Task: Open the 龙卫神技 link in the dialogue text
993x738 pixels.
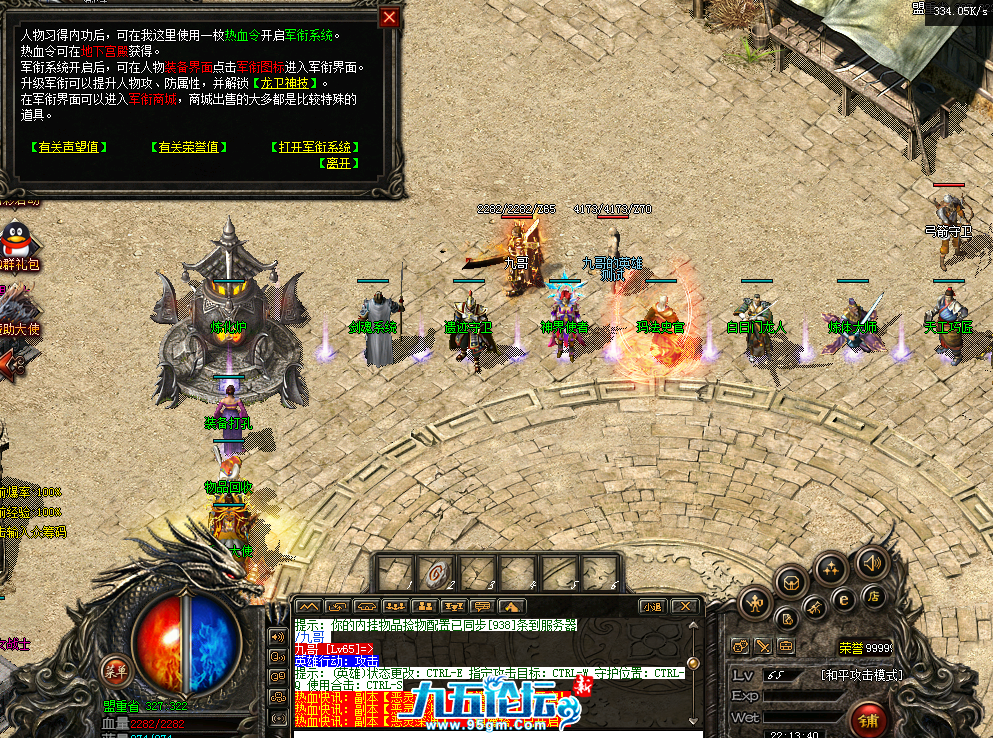Action: point(287,84)
